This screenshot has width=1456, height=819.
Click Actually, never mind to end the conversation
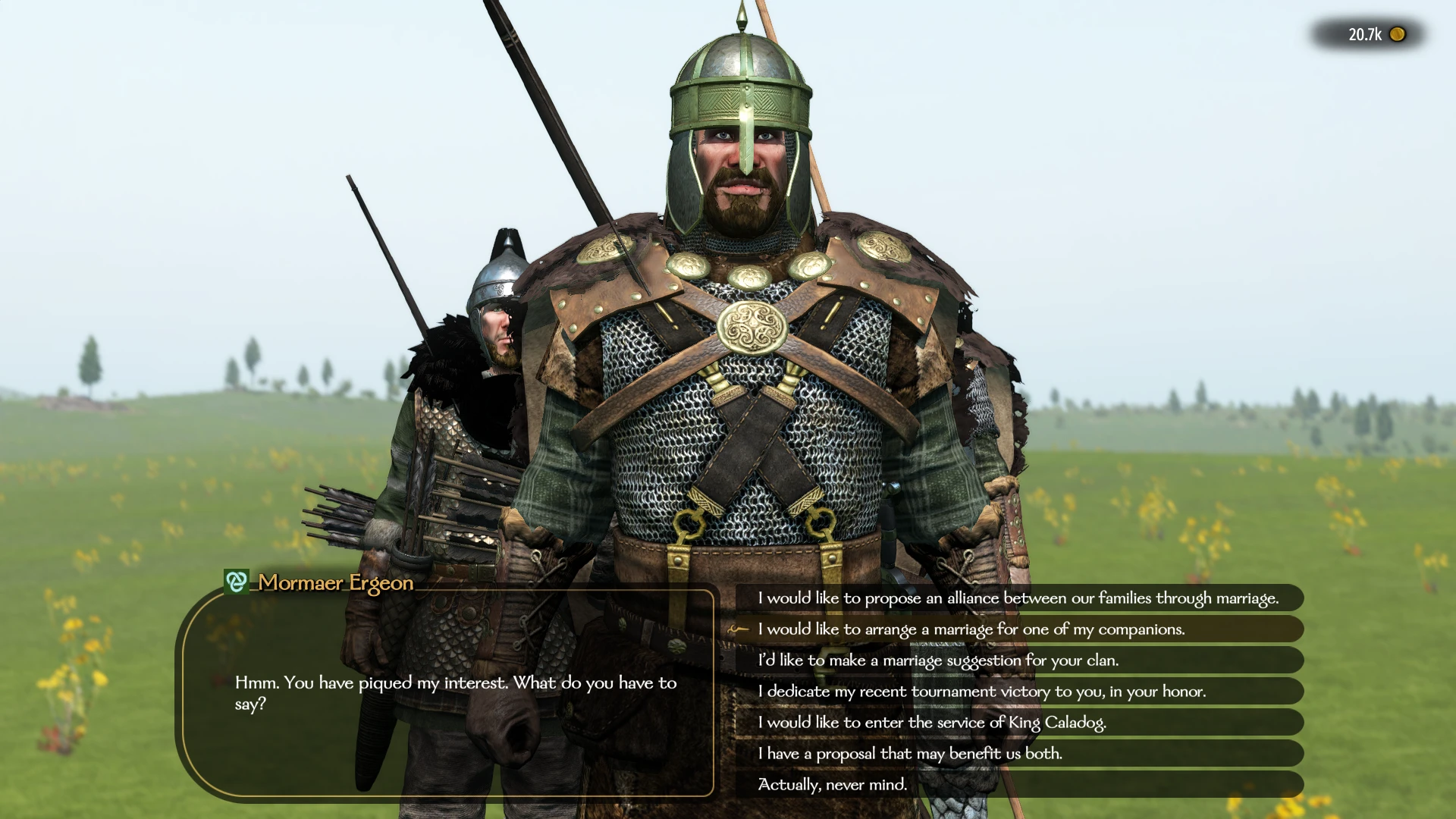click(832, 785)
